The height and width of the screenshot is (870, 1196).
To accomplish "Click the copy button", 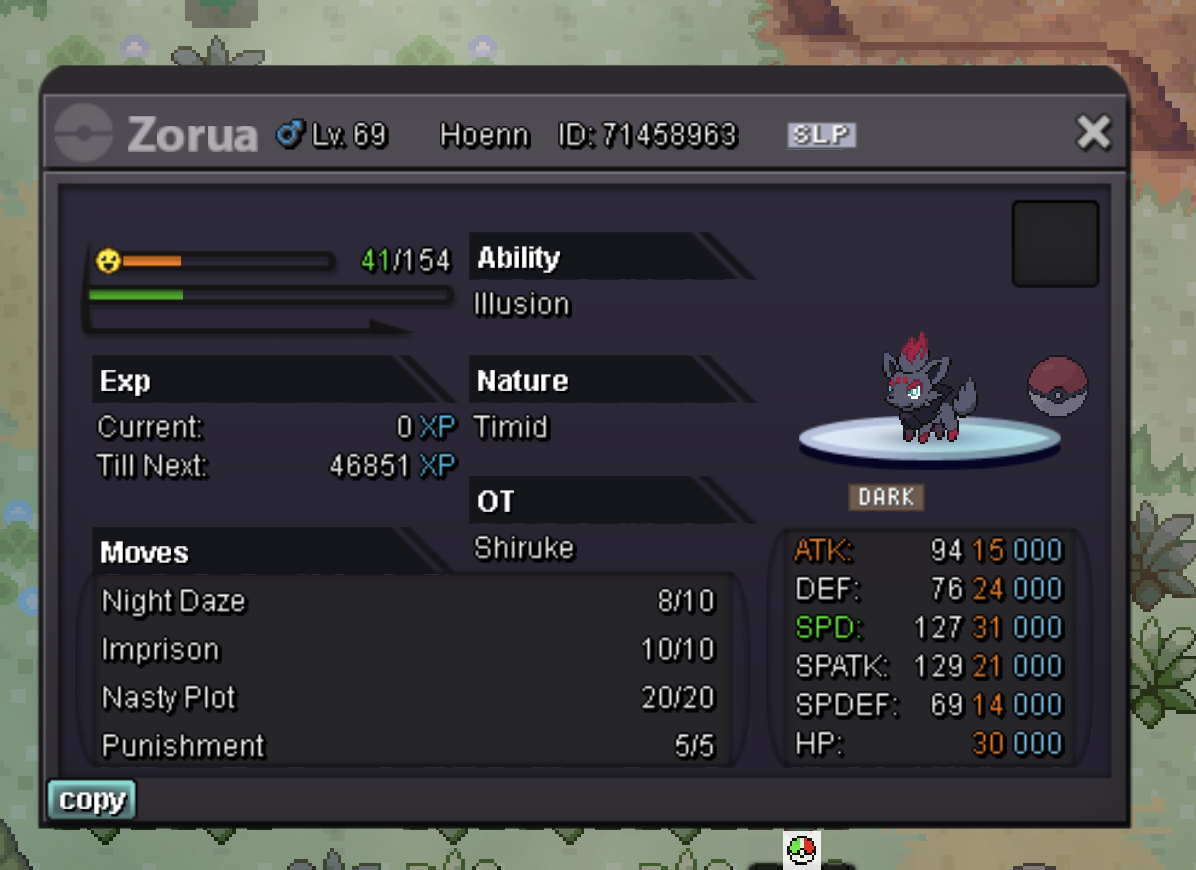I will click(x=91, y=800).
